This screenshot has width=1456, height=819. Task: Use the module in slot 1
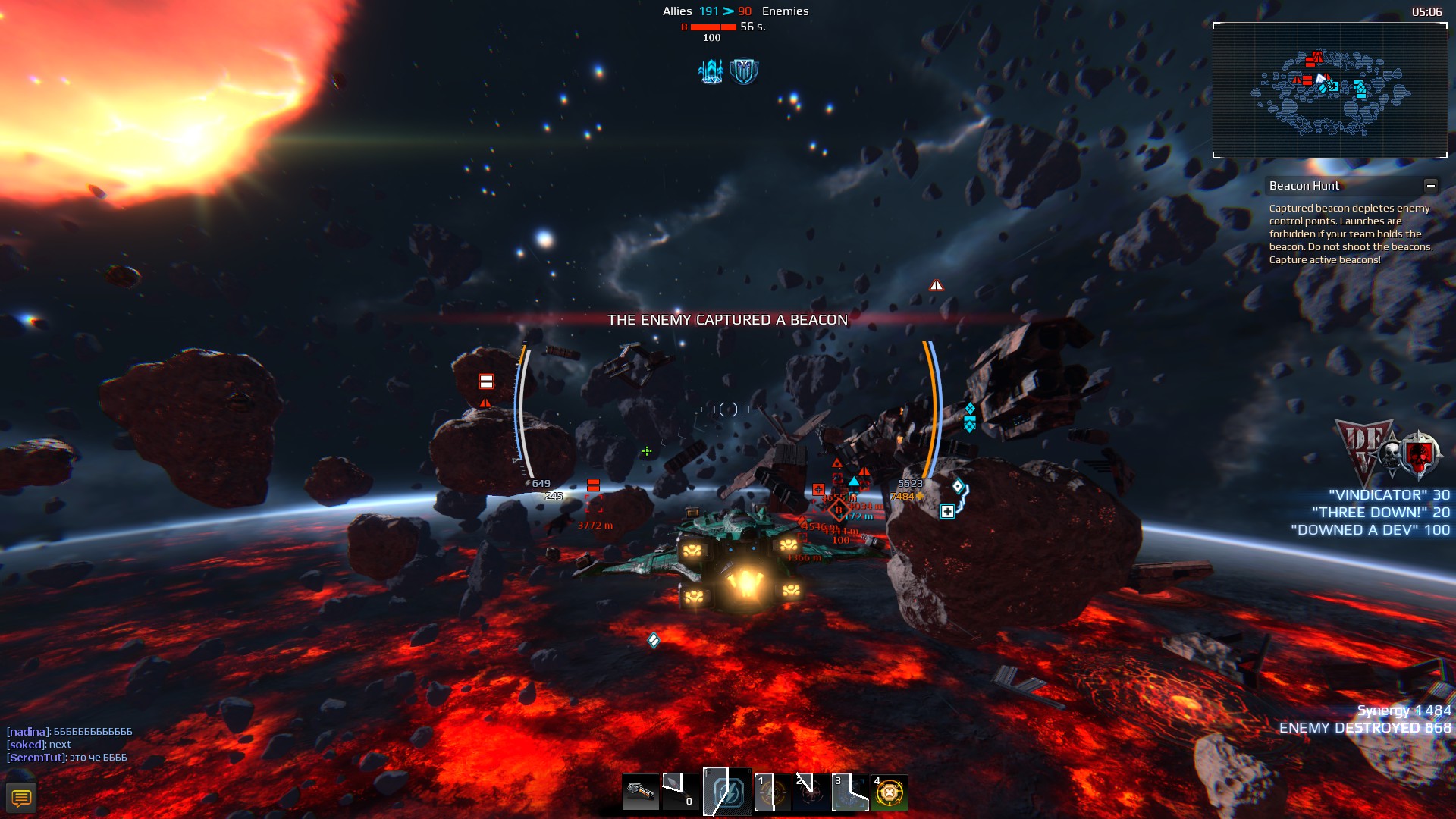click(772, 793)
